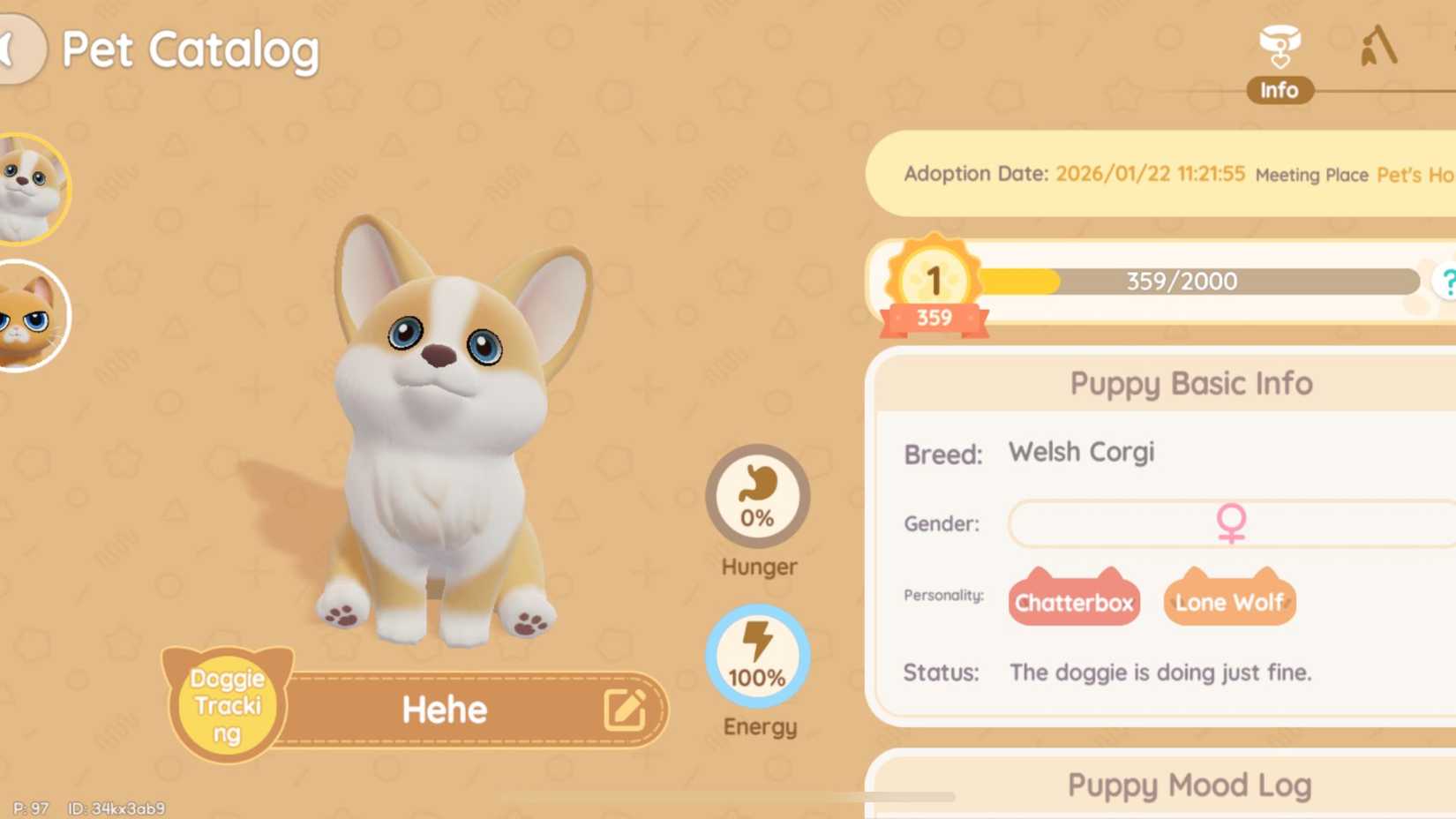Select the Chatterbox personality tag
The image size is (1456, 819).
click(x=1073, y=603)
